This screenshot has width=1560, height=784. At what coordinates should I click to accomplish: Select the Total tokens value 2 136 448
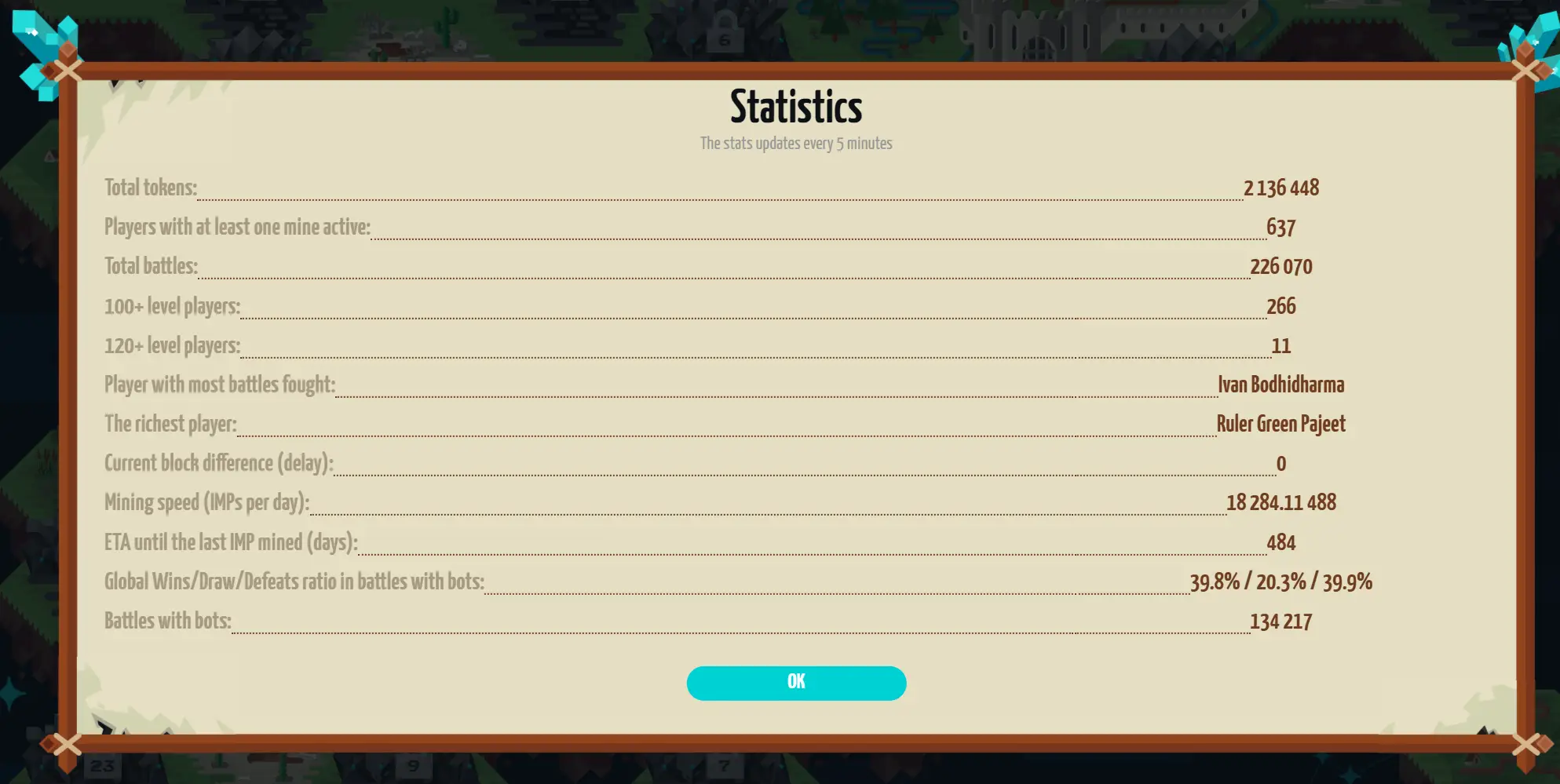coord(1281,188)
